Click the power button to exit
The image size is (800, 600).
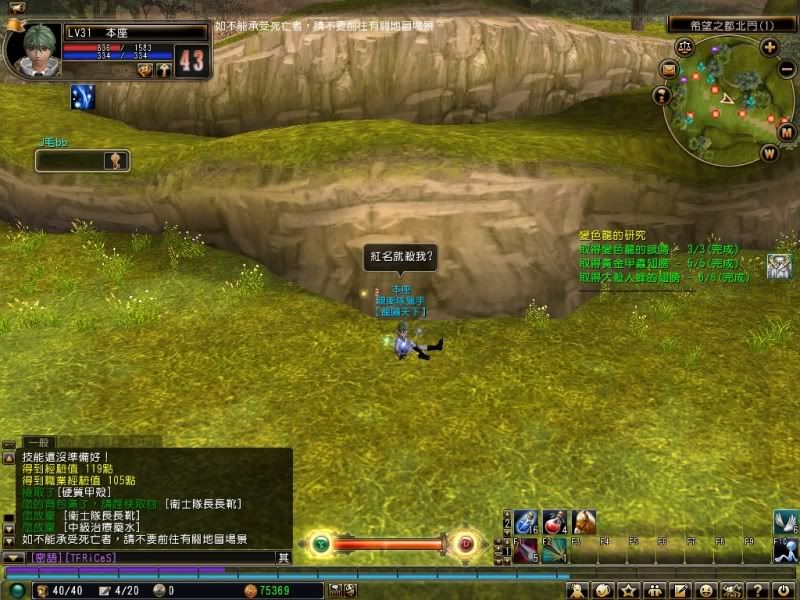(786, 592)
